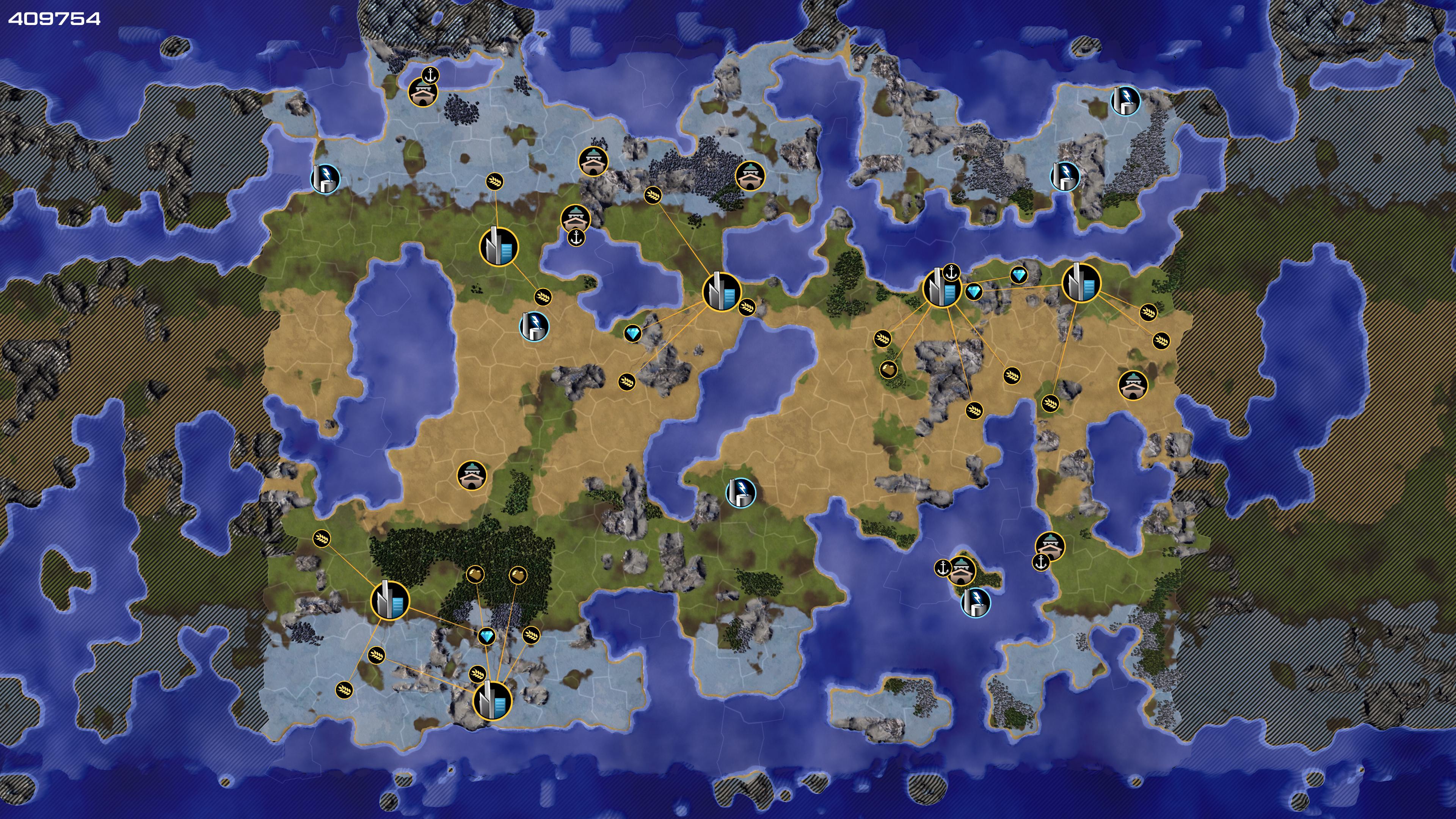Open the outpost marker on the small island
The height and width of the screenshot is (819, 1456).
pos(961,570)
